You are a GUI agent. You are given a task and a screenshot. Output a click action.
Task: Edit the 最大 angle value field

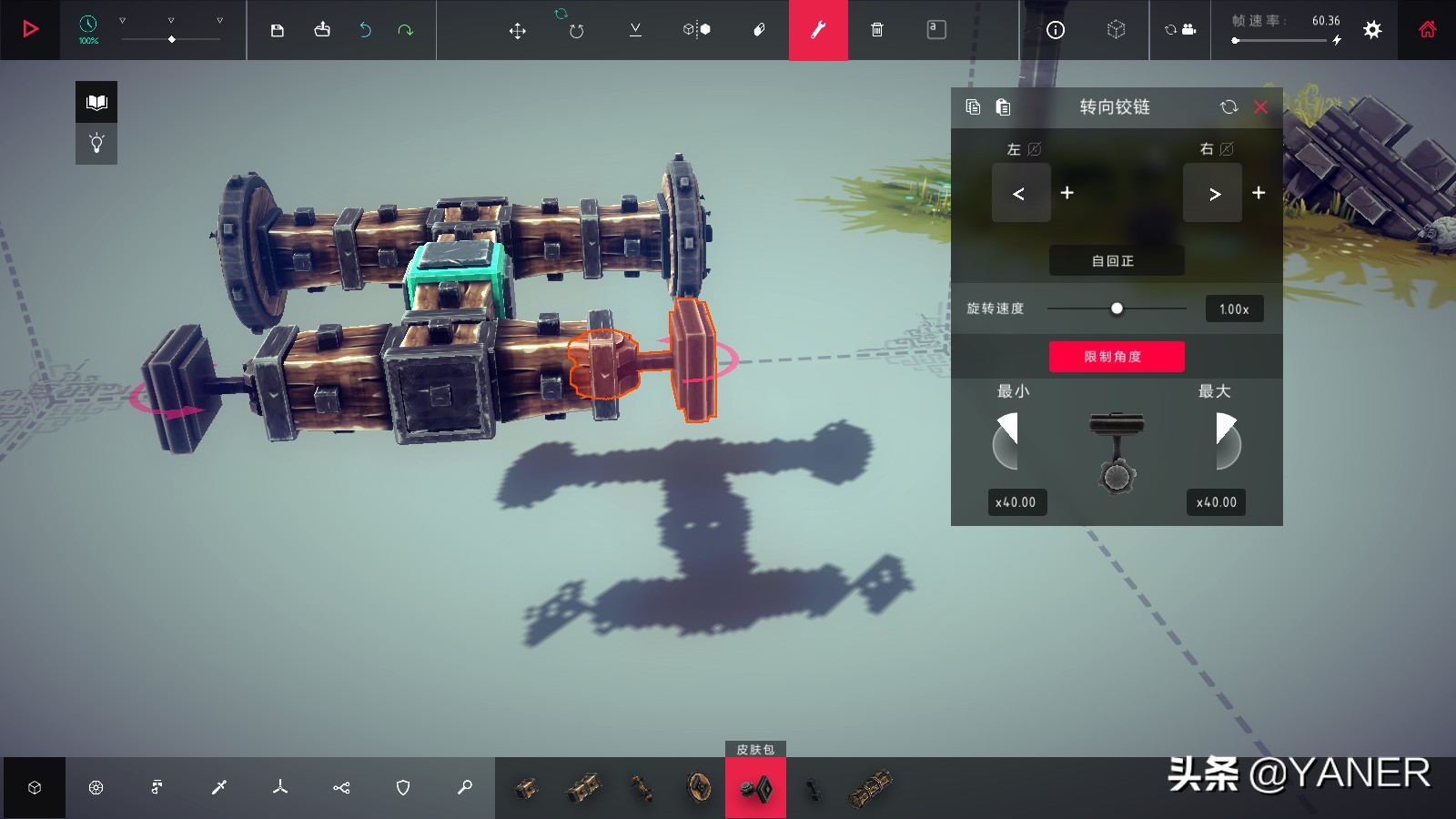(1217, 502)
